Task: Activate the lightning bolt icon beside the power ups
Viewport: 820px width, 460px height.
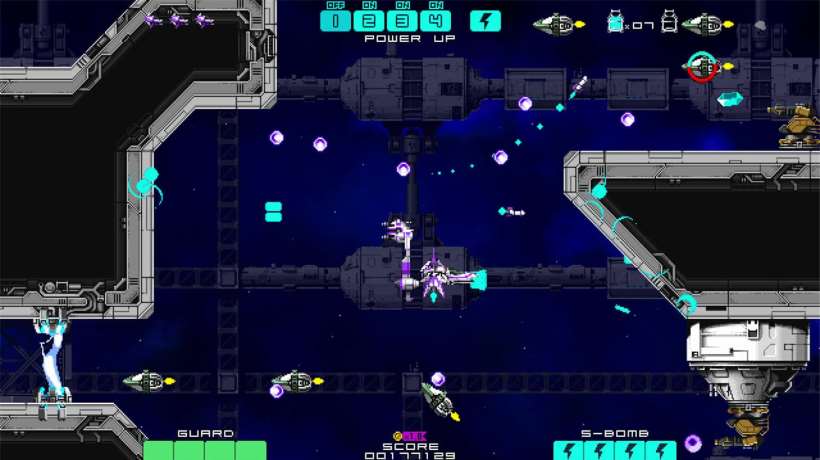Action: point(485,21)
